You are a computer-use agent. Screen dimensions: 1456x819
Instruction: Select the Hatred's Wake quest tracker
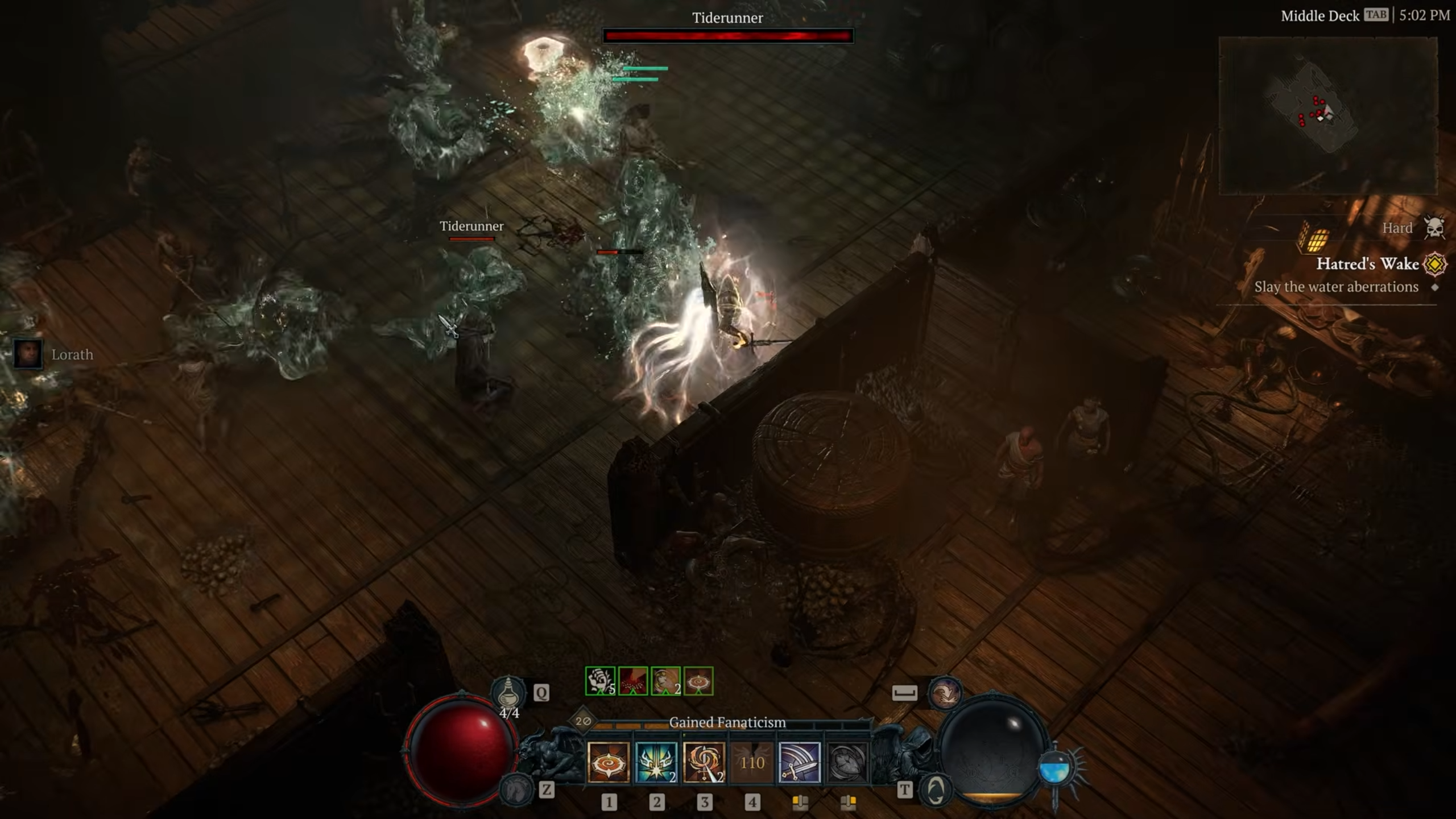coord(1367,264)
